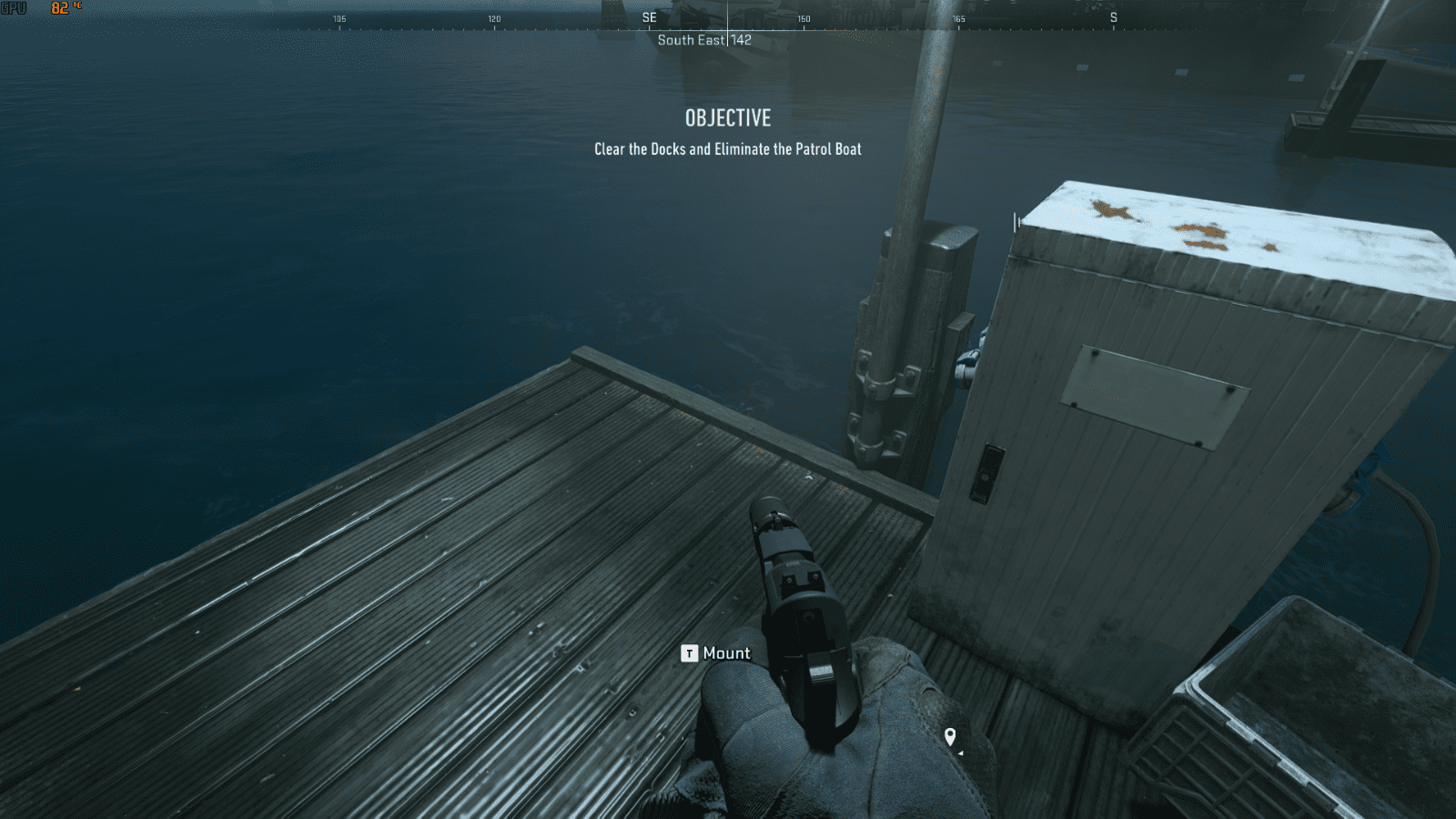Click the Mount action label
The width and height of the screenshot is (1456, 819).
pos(725,653)
